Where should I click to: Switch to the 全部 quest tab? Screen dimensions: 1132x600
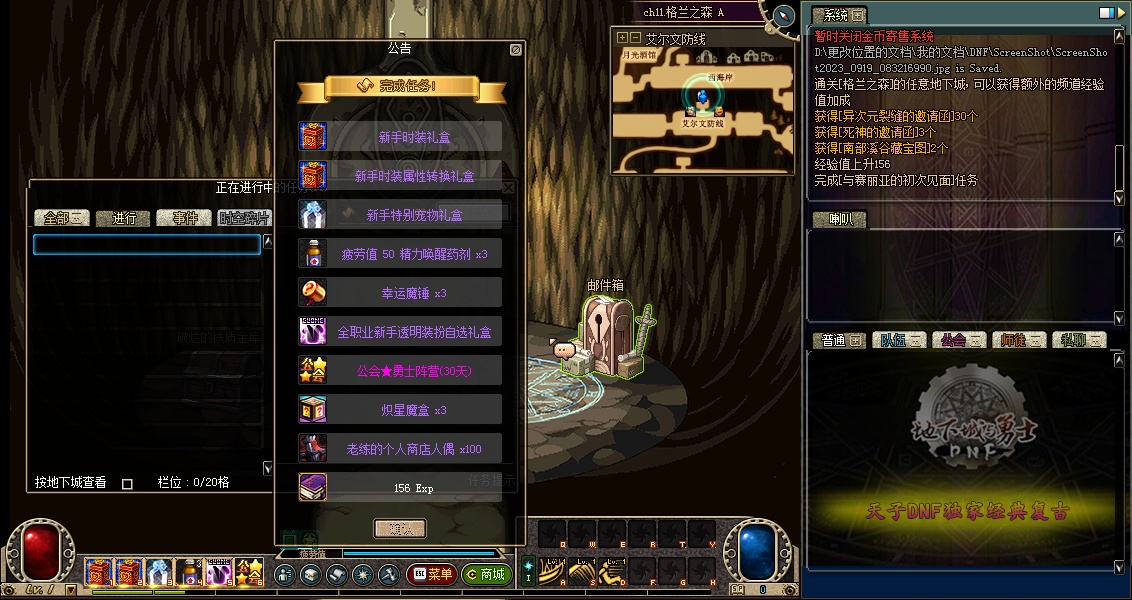click(x=62, y=218)
